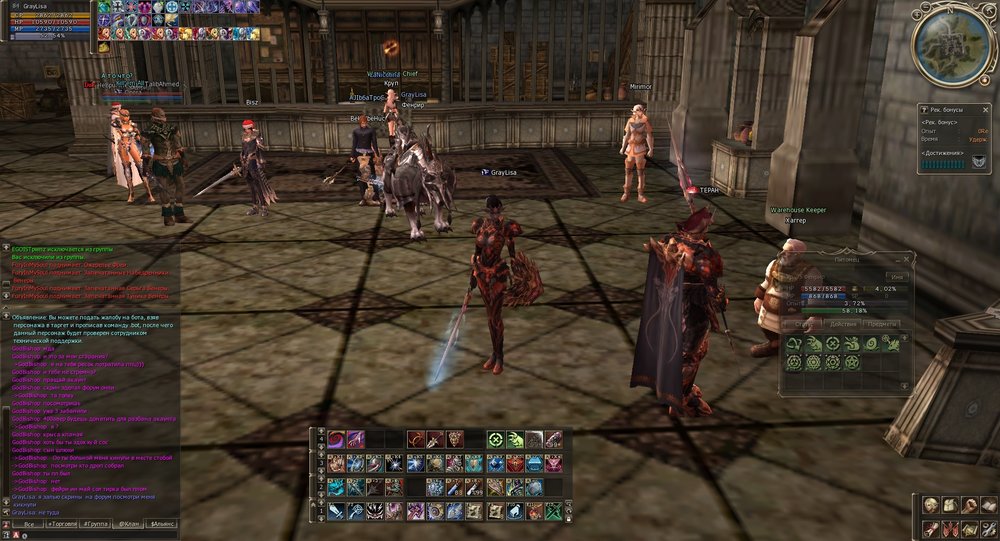Image resolution: width=1000 pixels, height=541 pixels.
Task: Switch to the Действия pet tab
Action: [x=843, y=323]
